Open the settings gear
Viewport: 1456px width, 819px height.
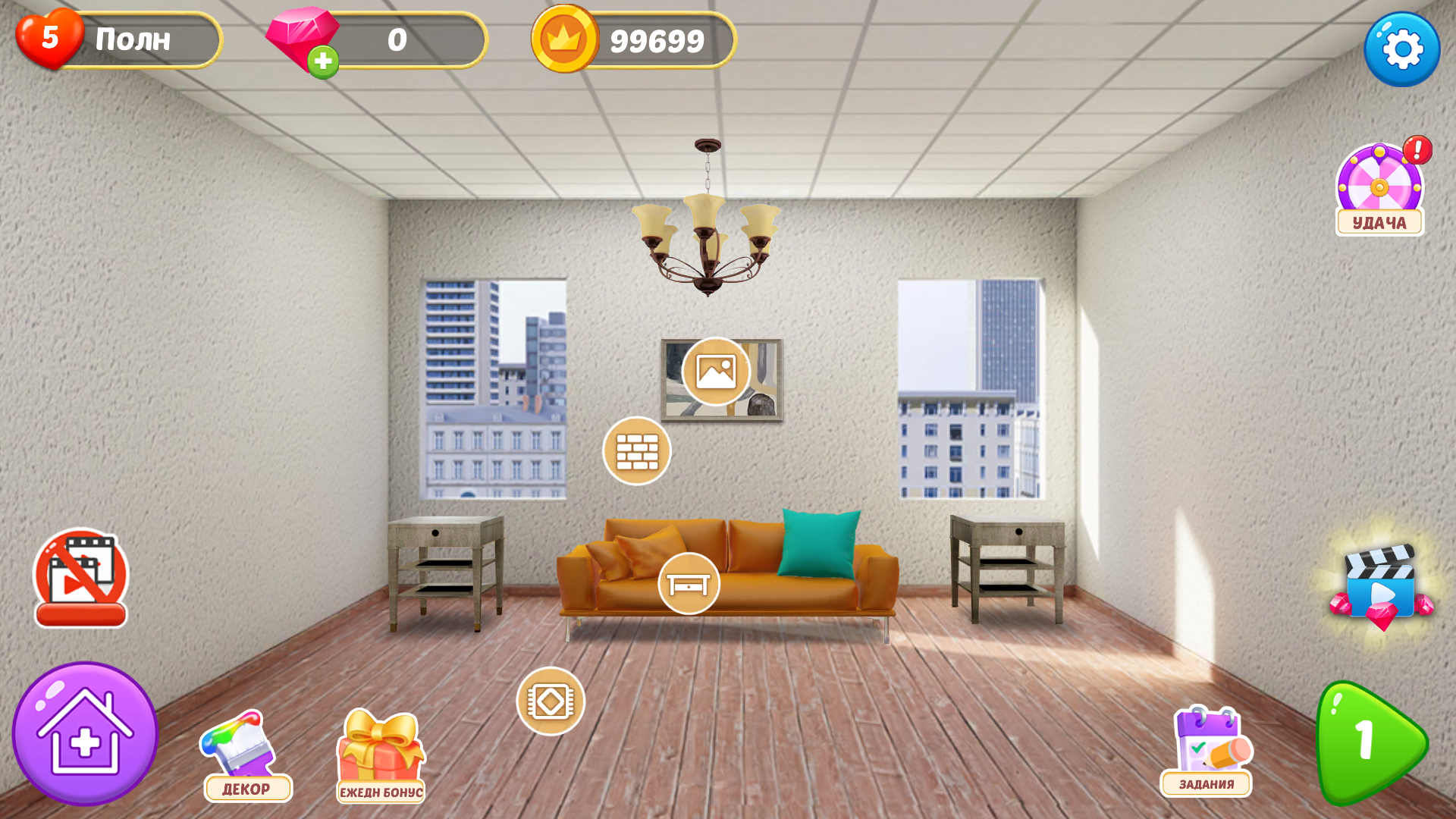[x=1401, y=48]
